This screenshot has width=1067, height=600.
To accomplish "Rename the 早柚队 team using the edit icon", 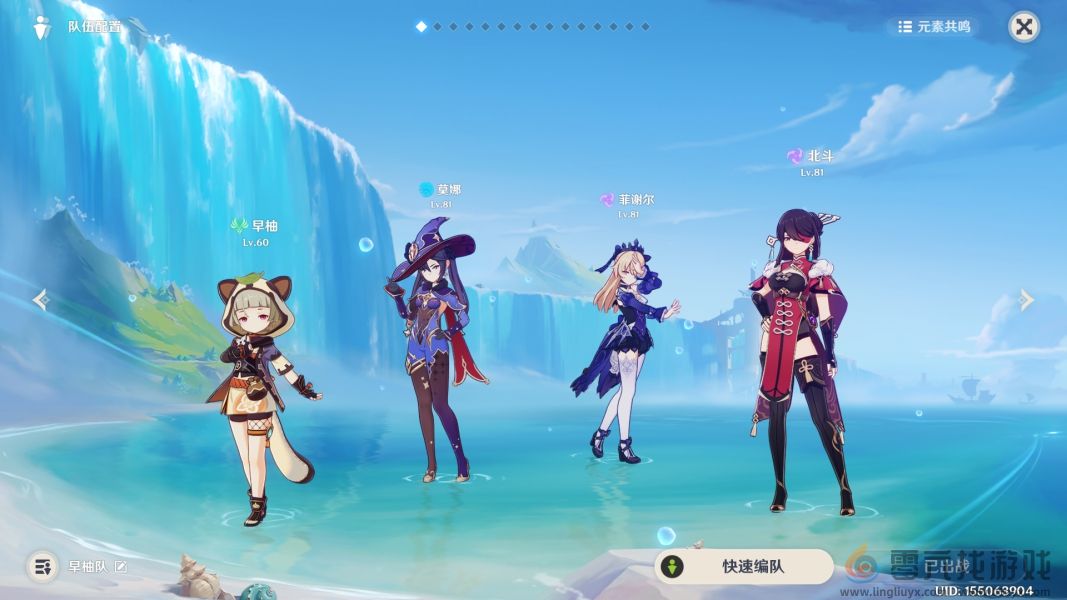I will 121,567.
